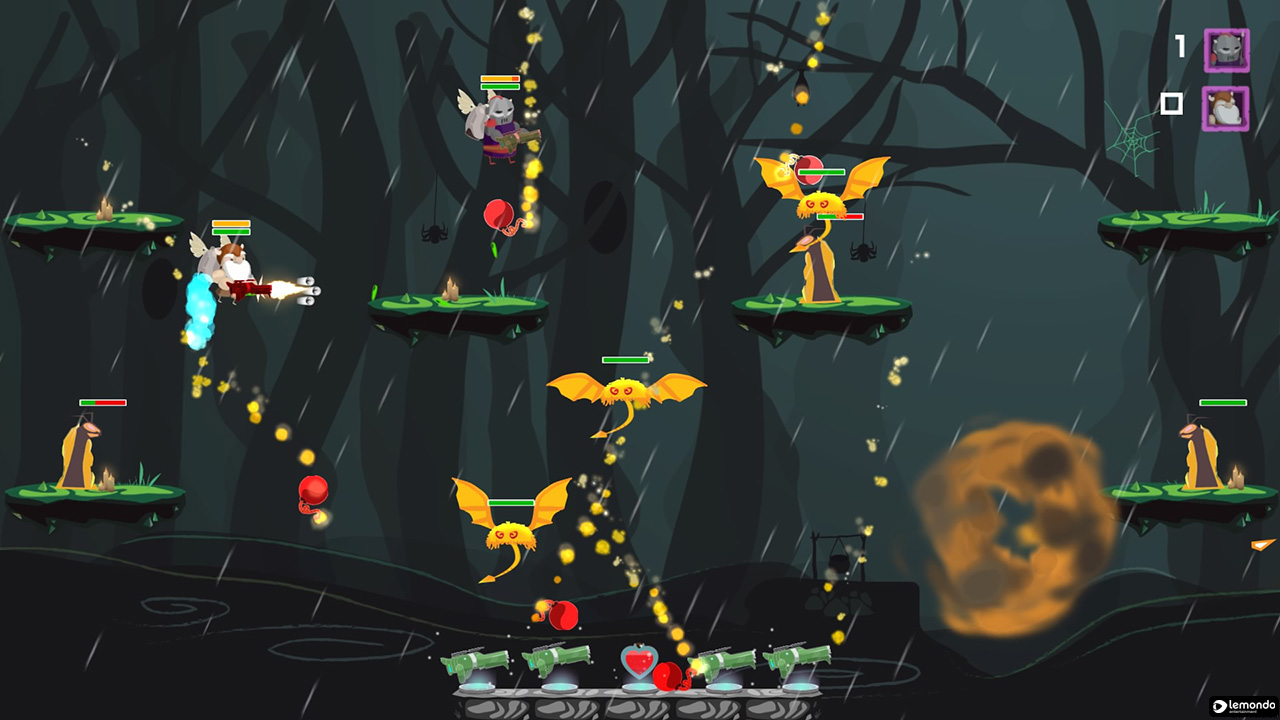This screenshot has height=720, width=1280.
Task: Click the green health bar above the bat
Action: (623, 358)
